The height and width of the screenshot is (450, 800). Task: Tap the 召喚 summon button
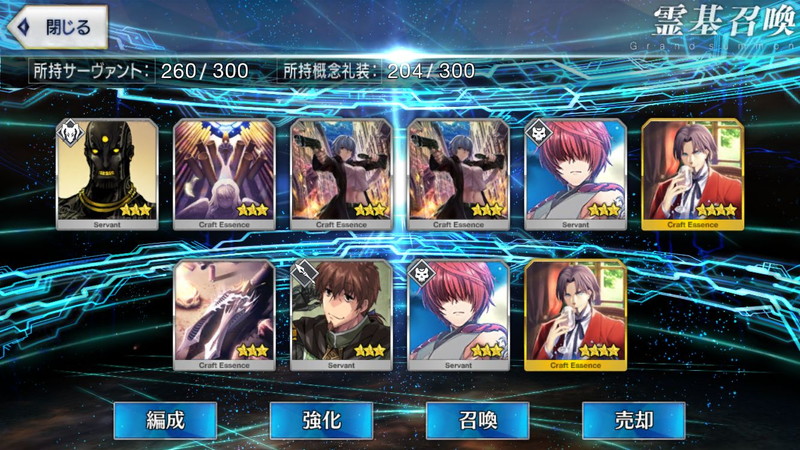[477, 420]
